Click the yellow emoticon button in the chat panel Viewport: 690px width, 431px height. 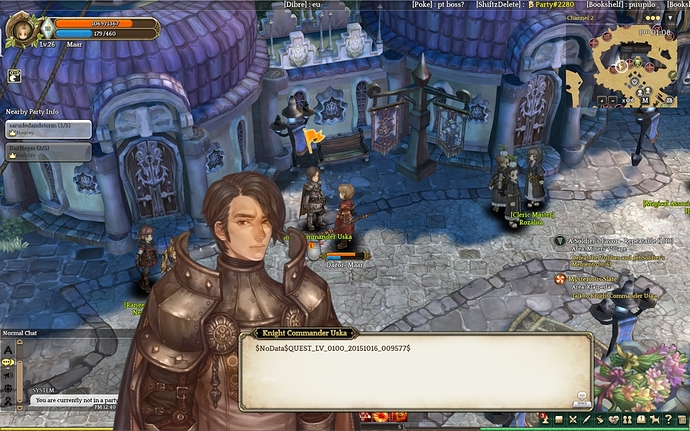[x=8, y=362]
